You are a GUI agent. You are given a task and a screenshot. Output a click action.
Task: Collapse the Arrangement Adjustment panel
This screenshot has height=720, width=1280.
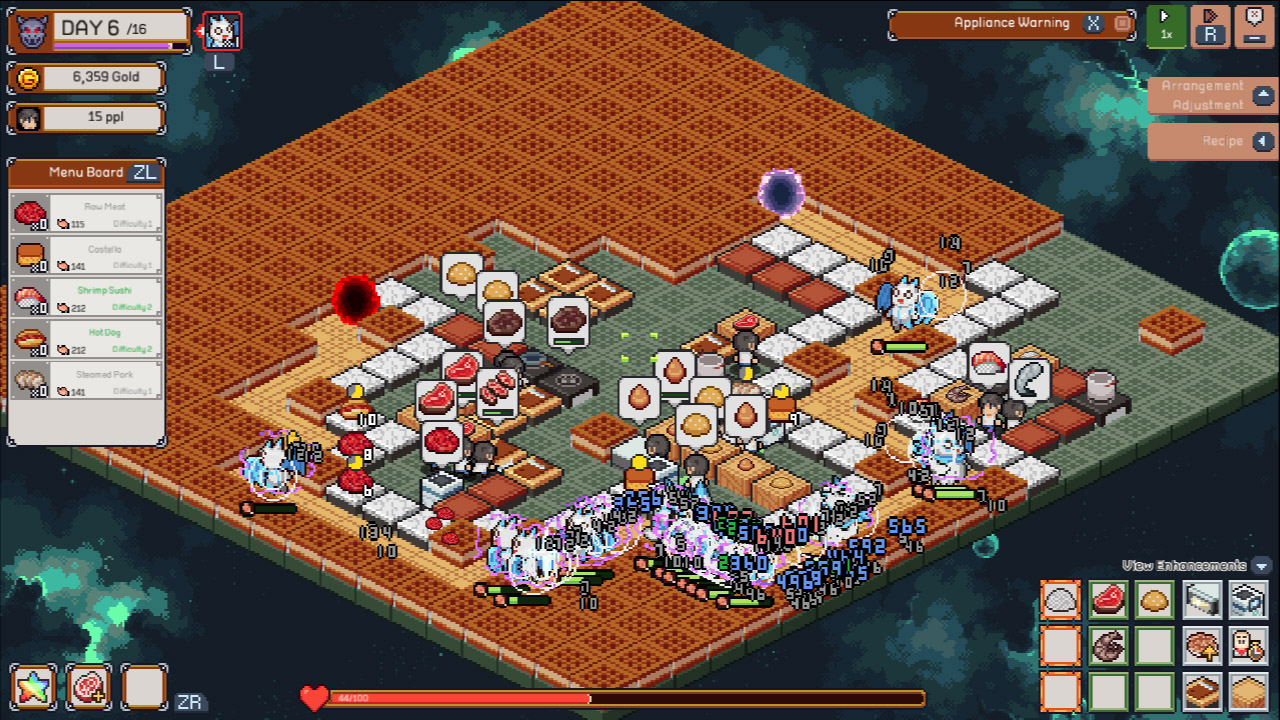click(x=1264, y=95)
